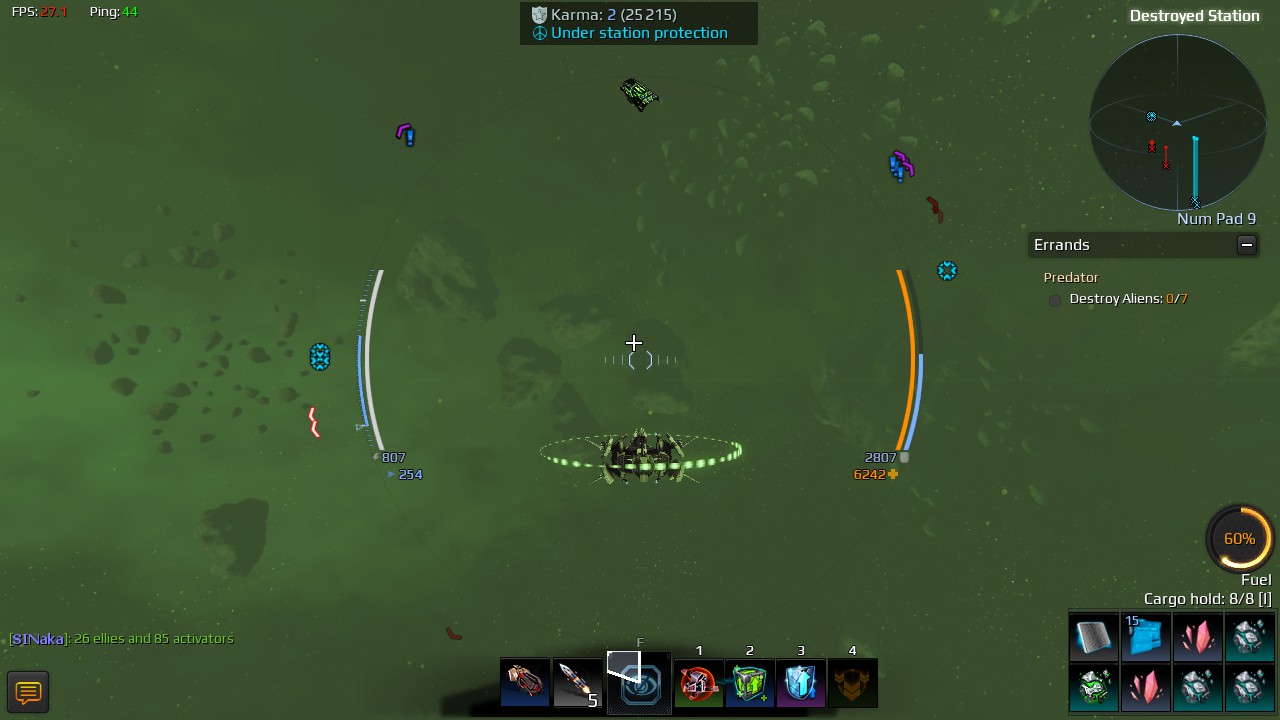
Task: Activate the eye scanner module
Action: click(639, 683)
